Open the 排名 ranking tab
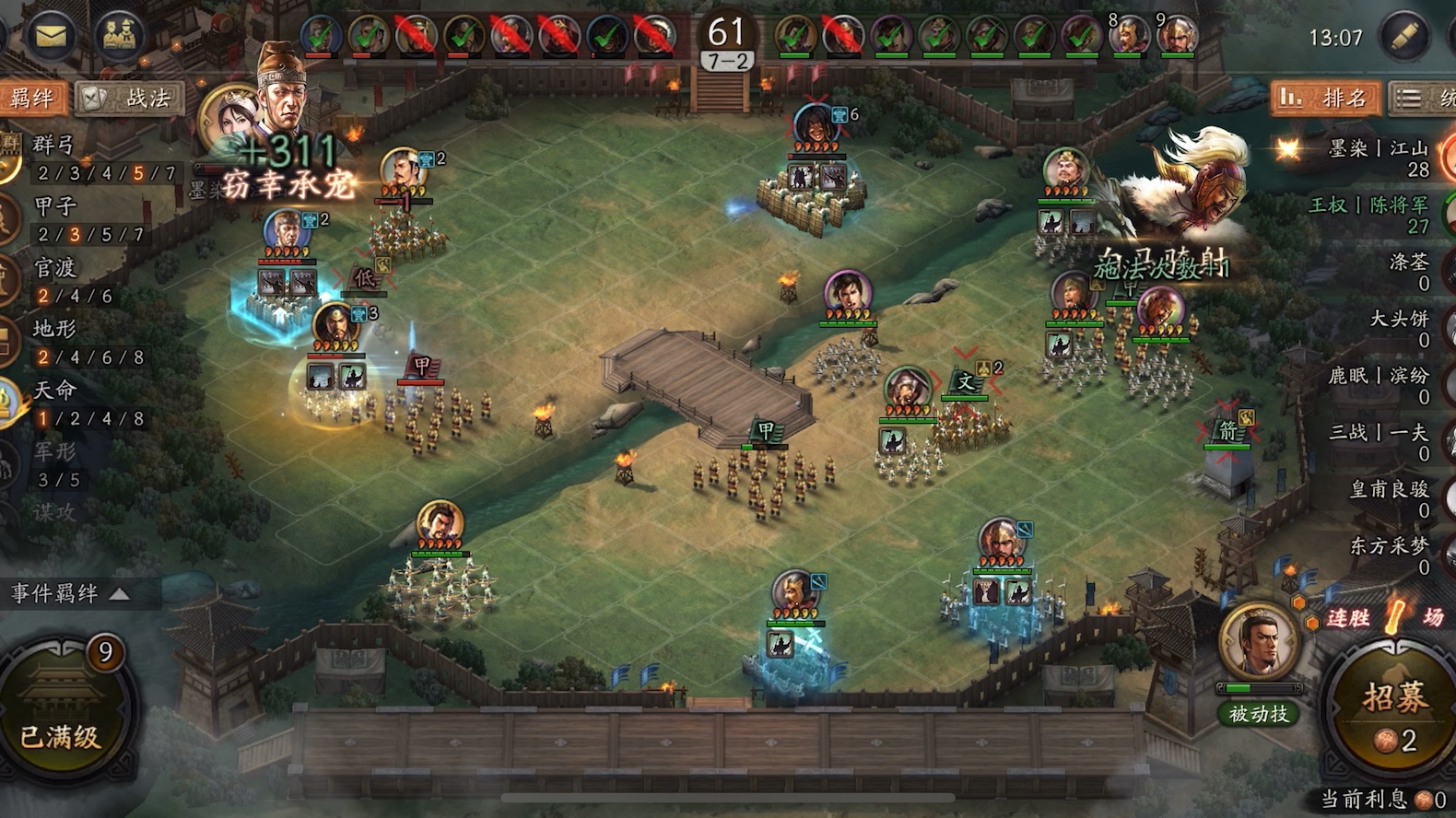This screenshot has height=818, width=1456. tap(1325, 98)
